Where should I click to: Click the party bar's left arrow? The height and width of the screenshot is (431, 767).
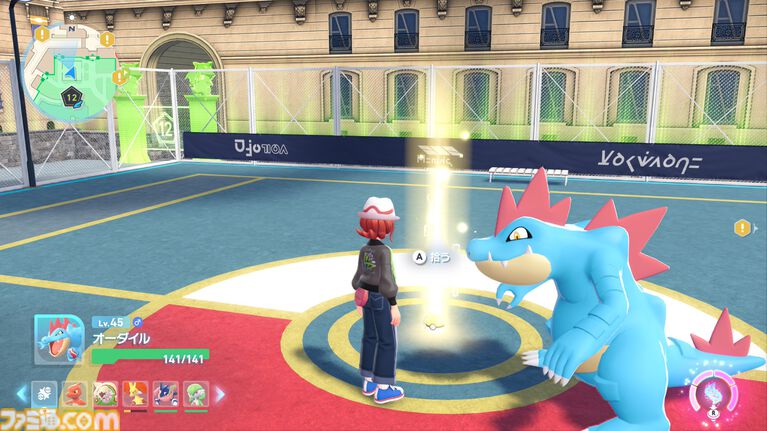click(19, 394)
